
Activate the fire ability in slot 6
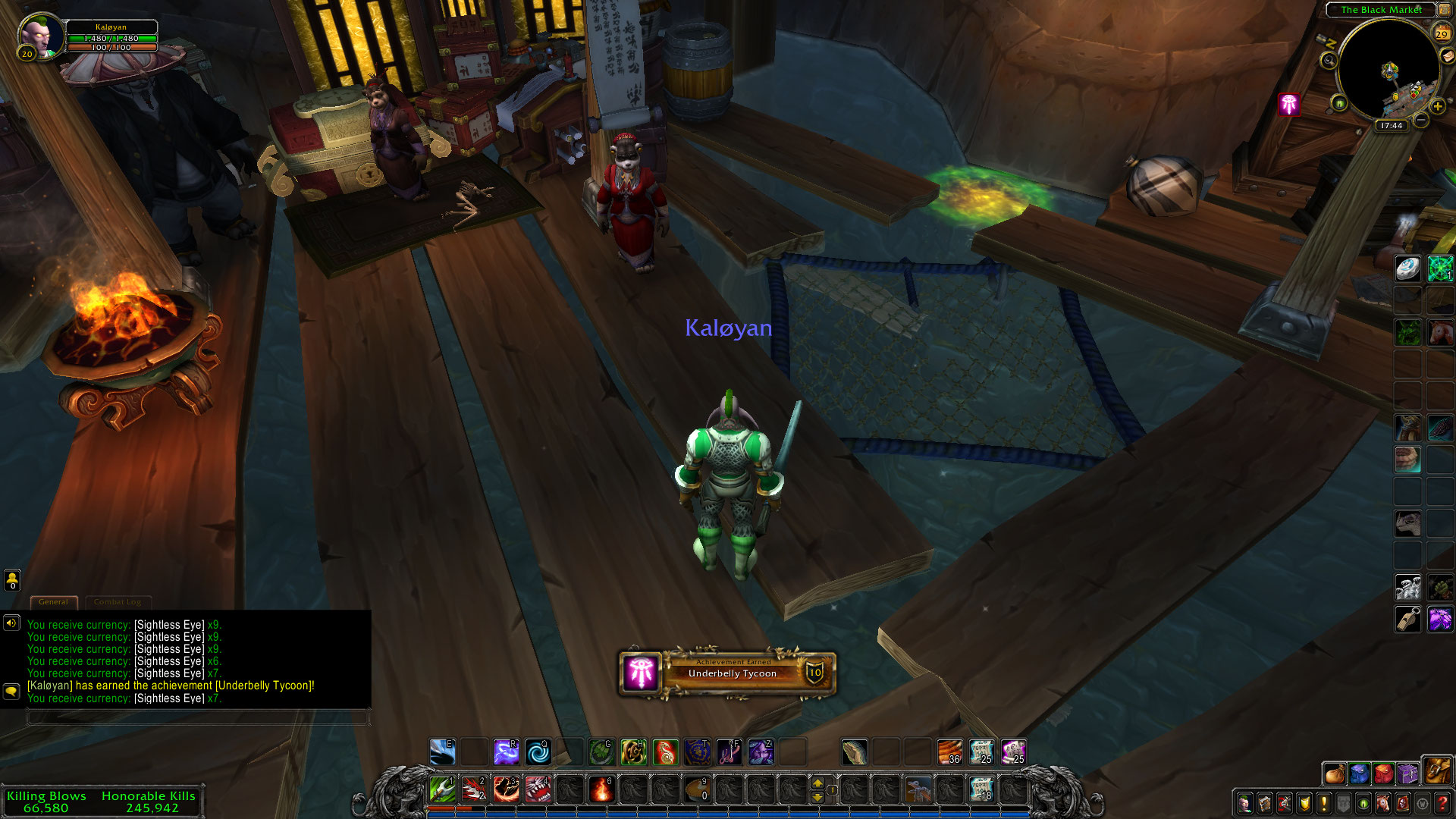point(601,790)
